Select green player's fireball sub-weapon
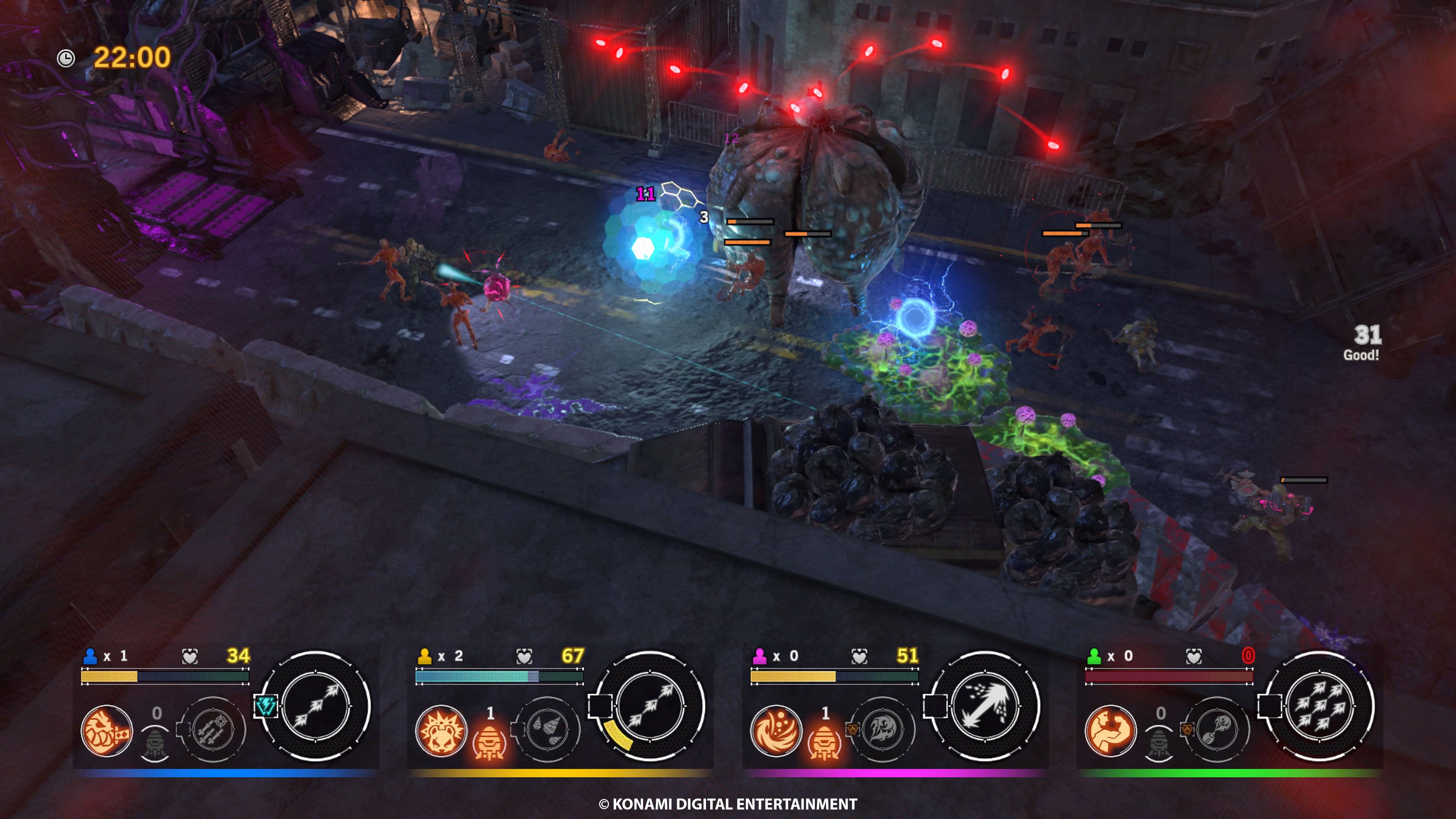The image size is (1456, 819). (x=1217, y=730)
